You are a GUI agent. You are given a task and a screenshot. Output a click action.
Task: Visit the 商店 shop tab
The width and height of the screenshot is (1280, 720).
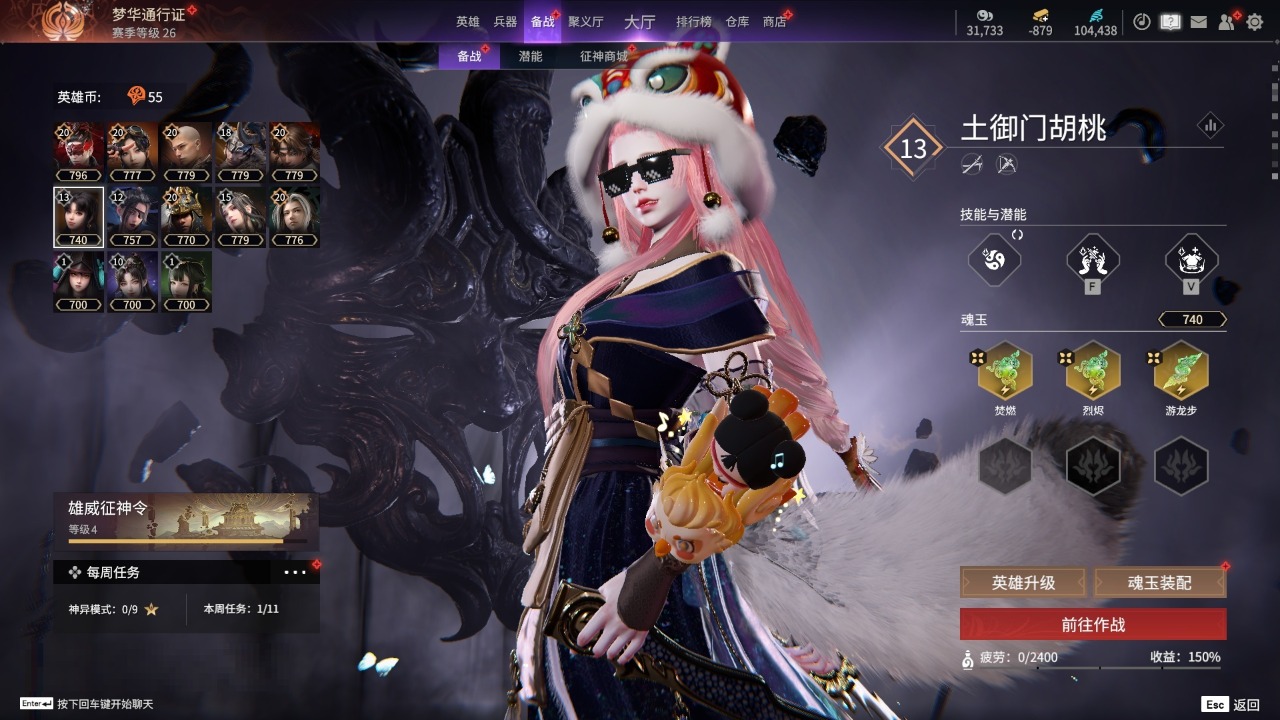(x=774, y=22)
